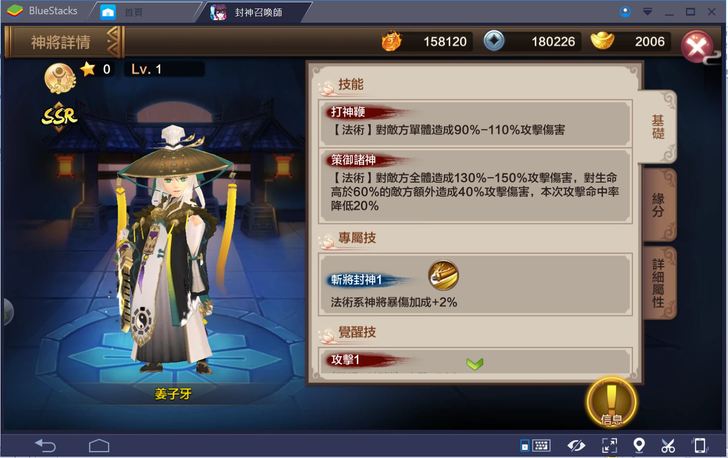Click the BlueStacks back arrow button
This screenshot has width=728, height=458.
click(x=45, y=445)
